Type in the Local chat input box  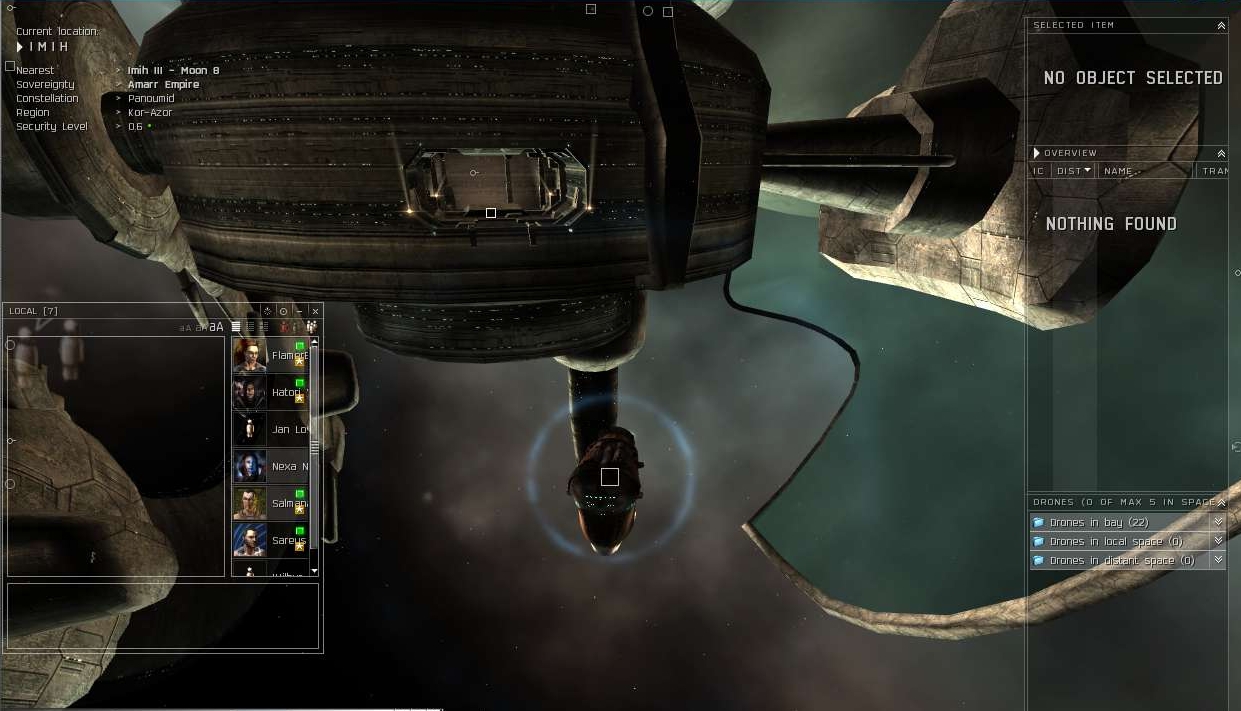coord(163,616)
